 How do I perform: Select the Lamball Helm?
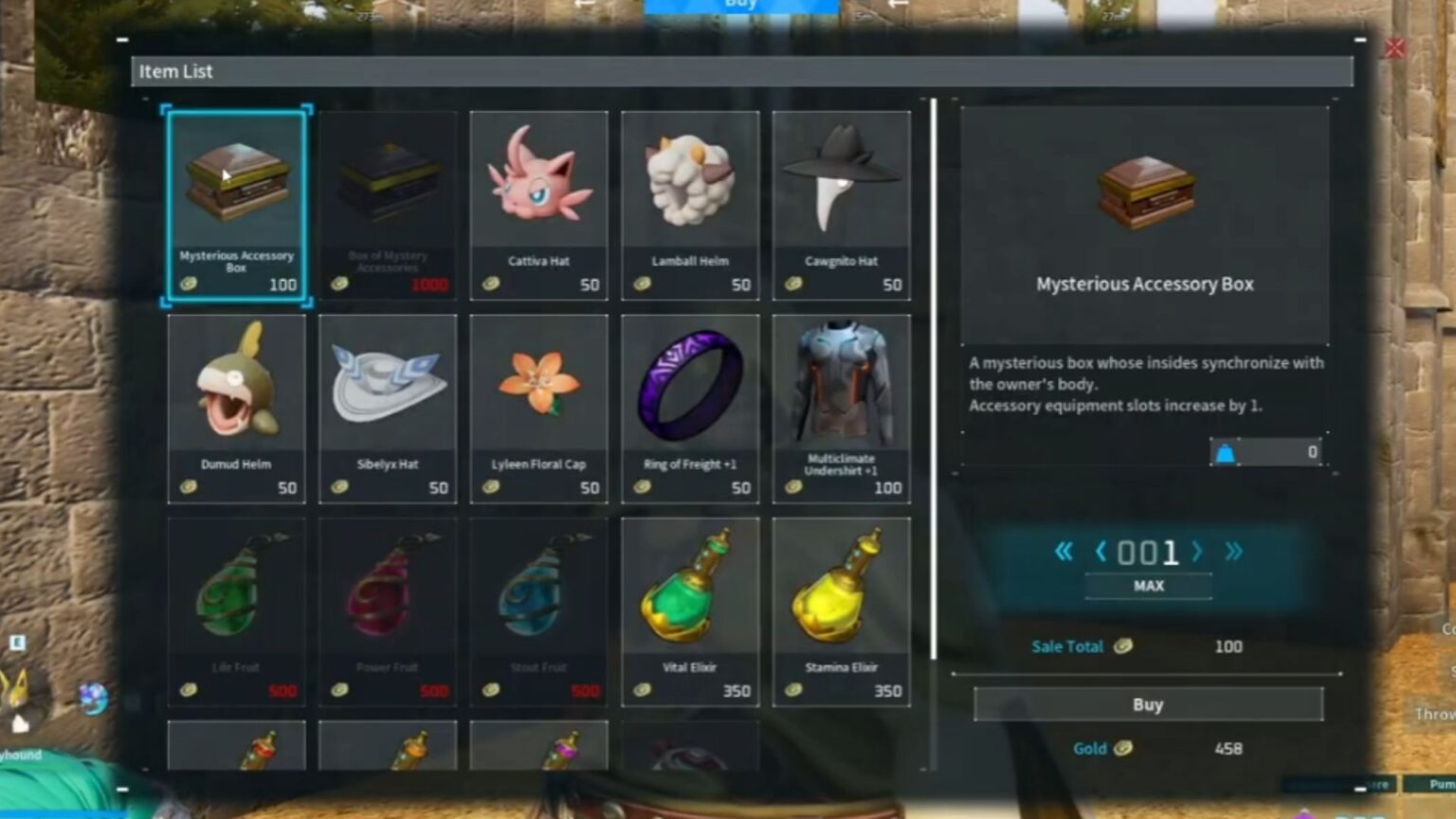[x=689, y=199]
